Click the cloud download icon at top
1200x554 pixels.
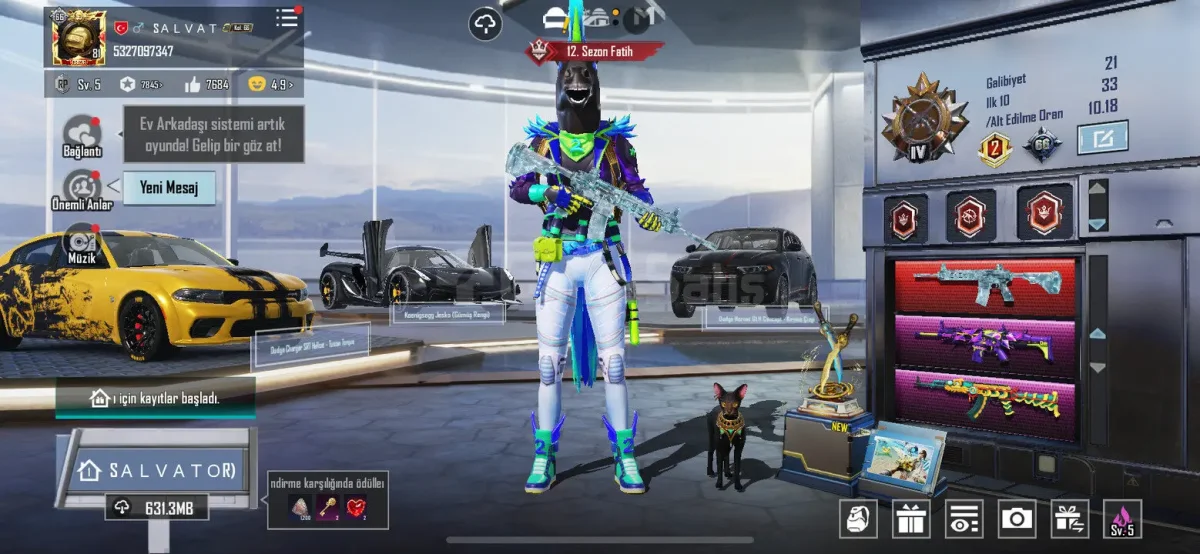(x=485, y=24)
